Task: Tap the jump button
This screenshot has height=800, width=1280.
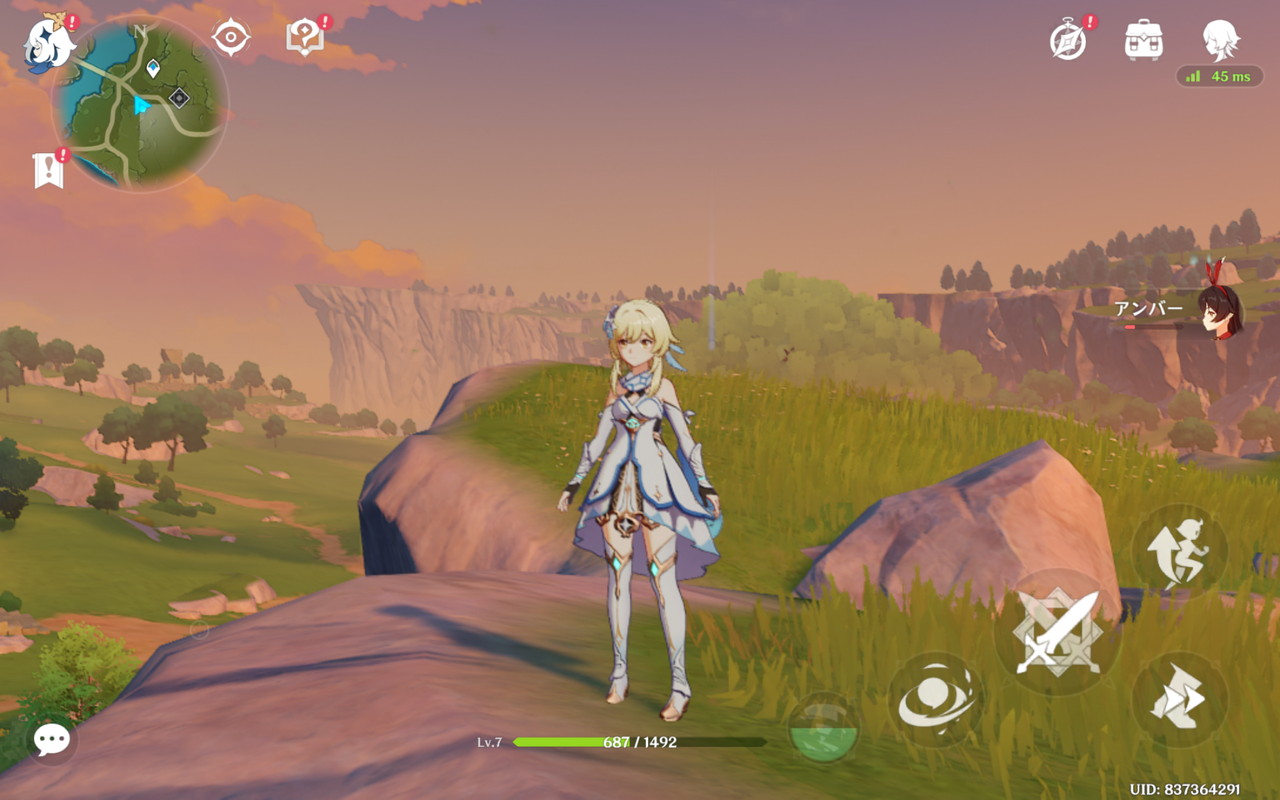Action: (1179, 552)
